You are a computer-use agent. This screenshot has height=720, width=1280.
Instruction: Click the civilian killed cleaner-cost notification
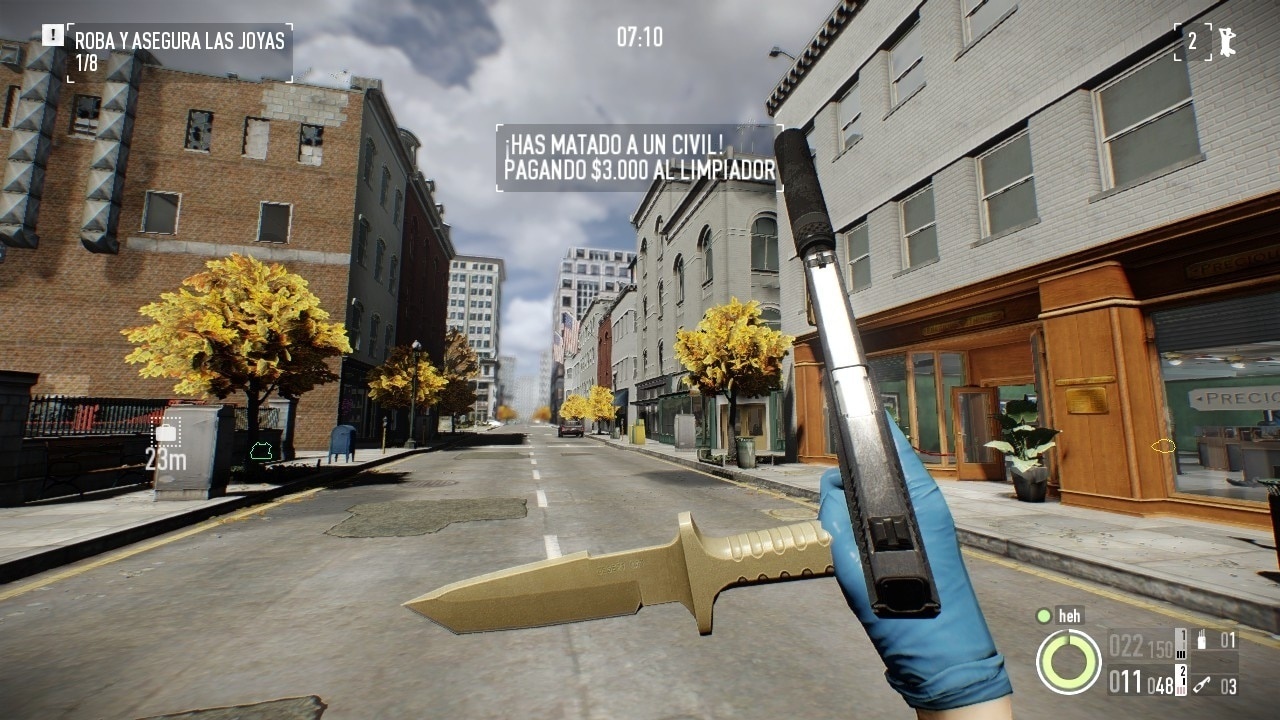coord(639,158)
